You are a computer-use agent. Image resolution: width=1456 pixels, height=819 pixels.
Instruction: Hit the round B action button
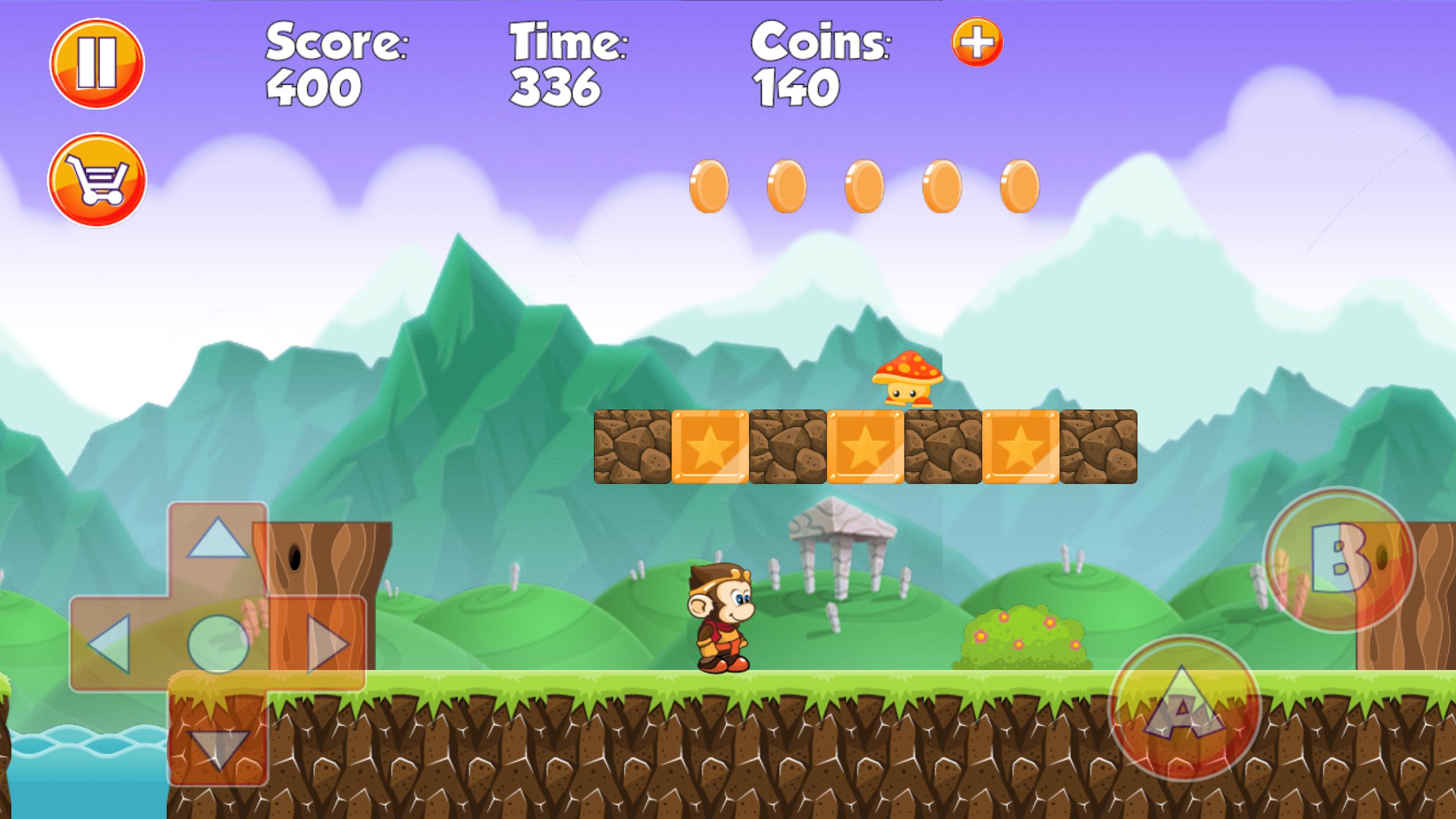pos(1339,560)
